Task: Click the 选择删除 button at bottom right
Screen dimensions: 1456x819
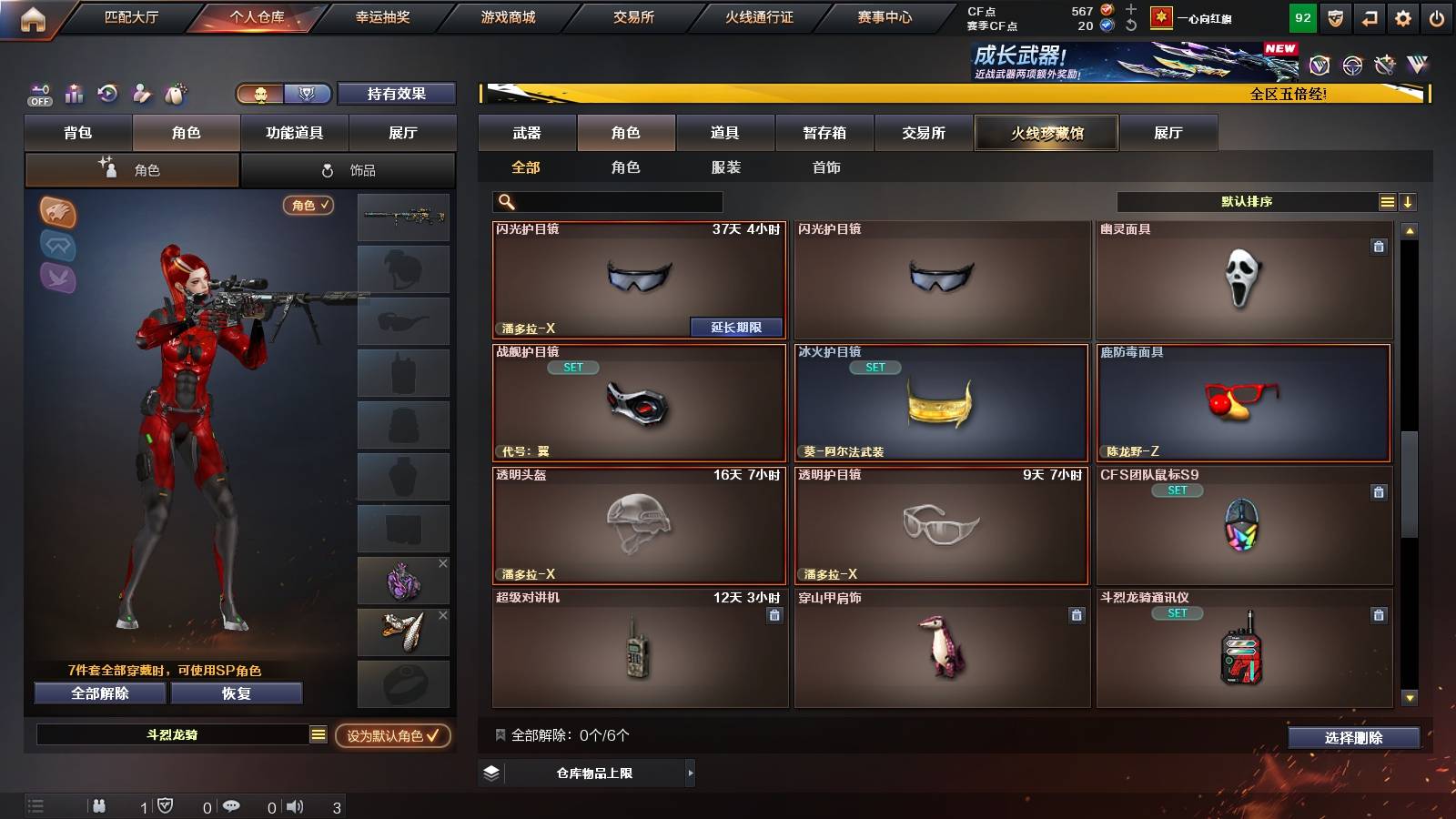Action: click(1353, 738)
